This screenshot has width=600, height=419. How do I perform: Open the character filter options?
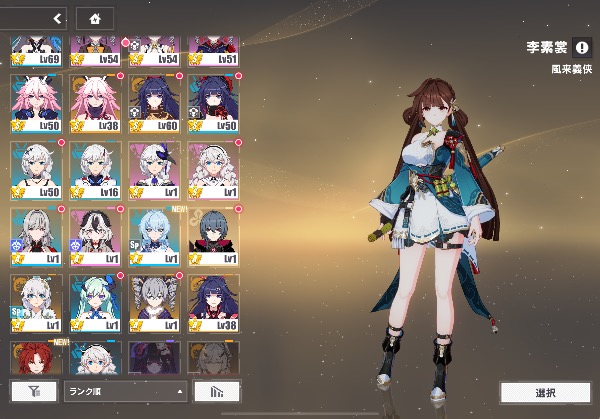click(x=33, y=391)
